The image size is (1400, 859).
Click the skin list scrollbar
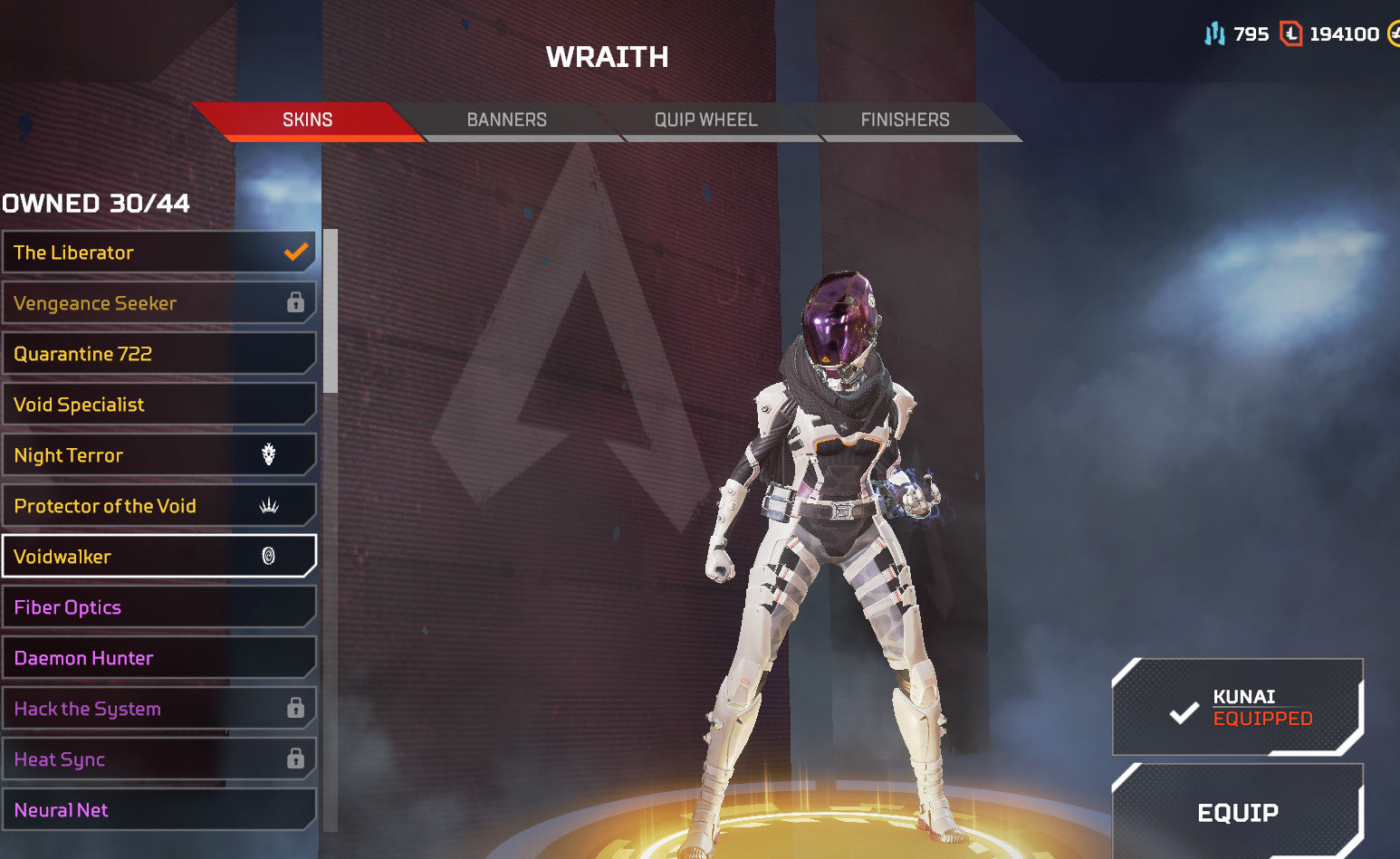point(331,311)
